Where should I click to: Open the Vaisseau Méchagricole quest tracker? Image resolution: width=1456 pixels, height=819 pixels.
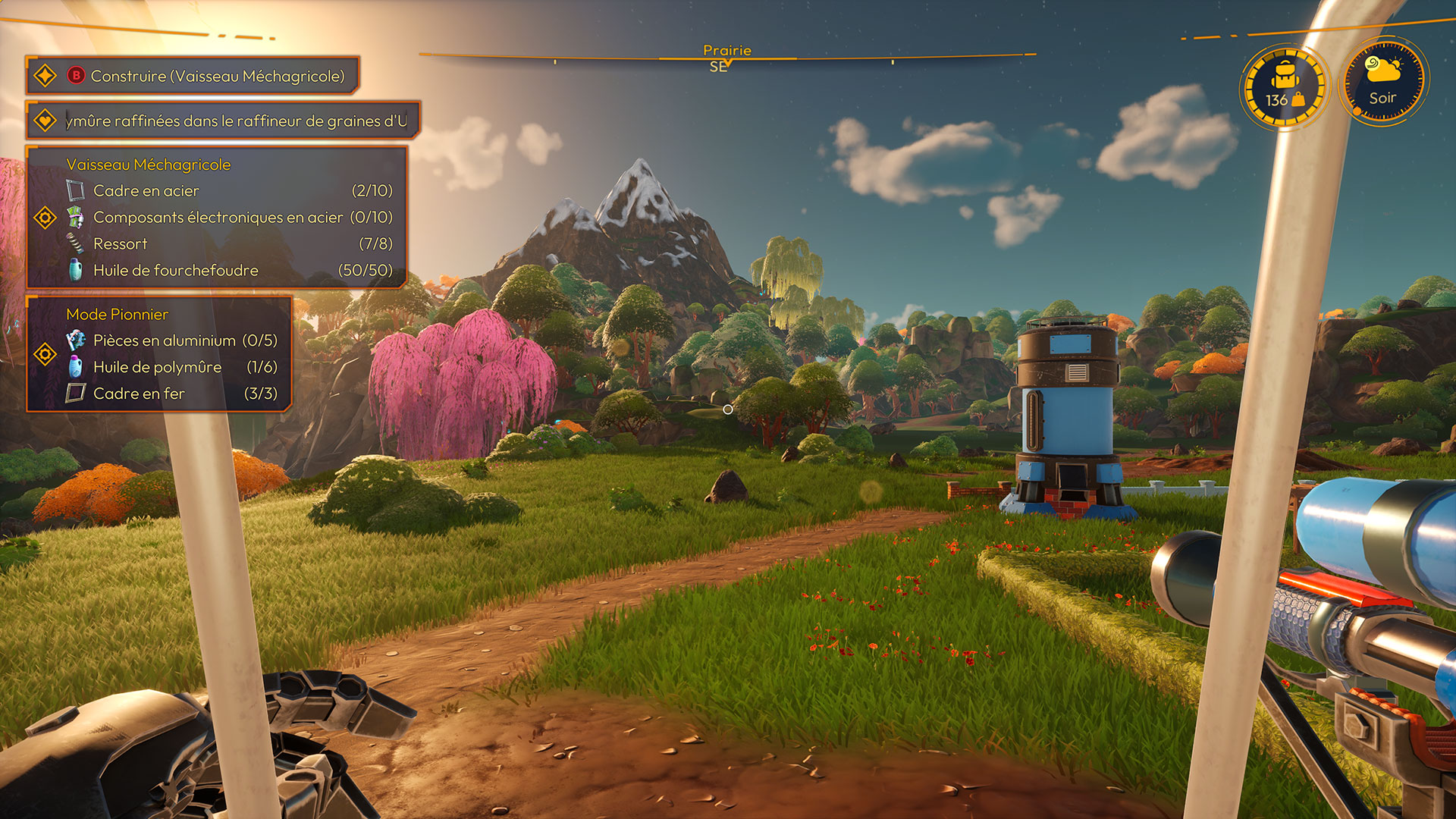(x=149, y=165)
